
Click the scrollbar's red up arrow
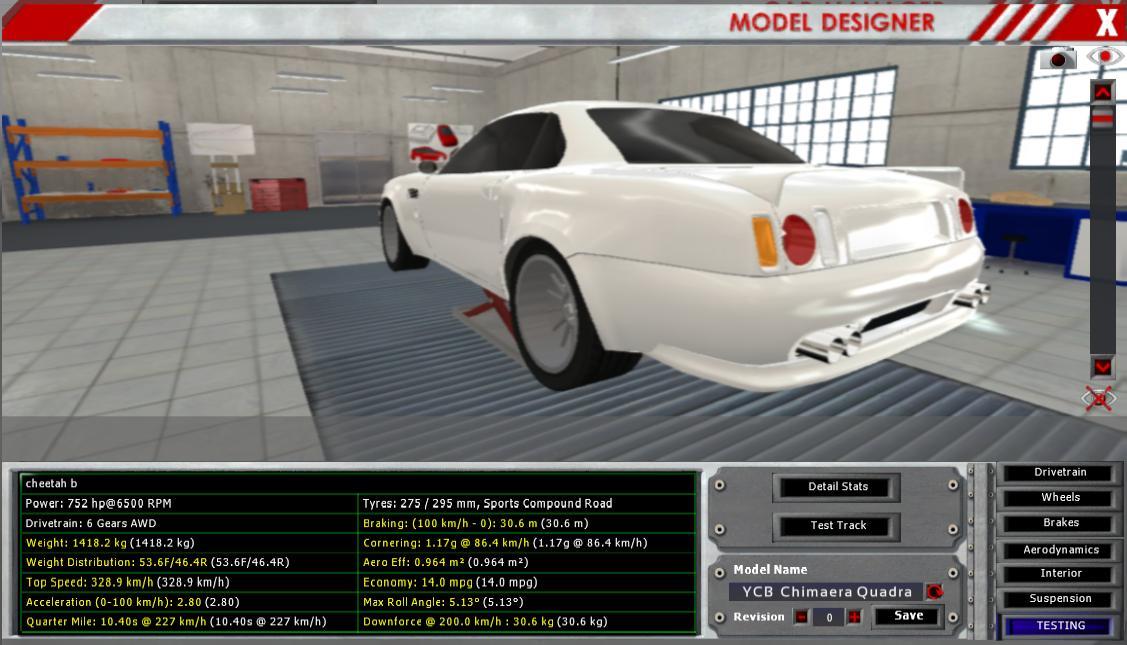(x=1102, y=92)
